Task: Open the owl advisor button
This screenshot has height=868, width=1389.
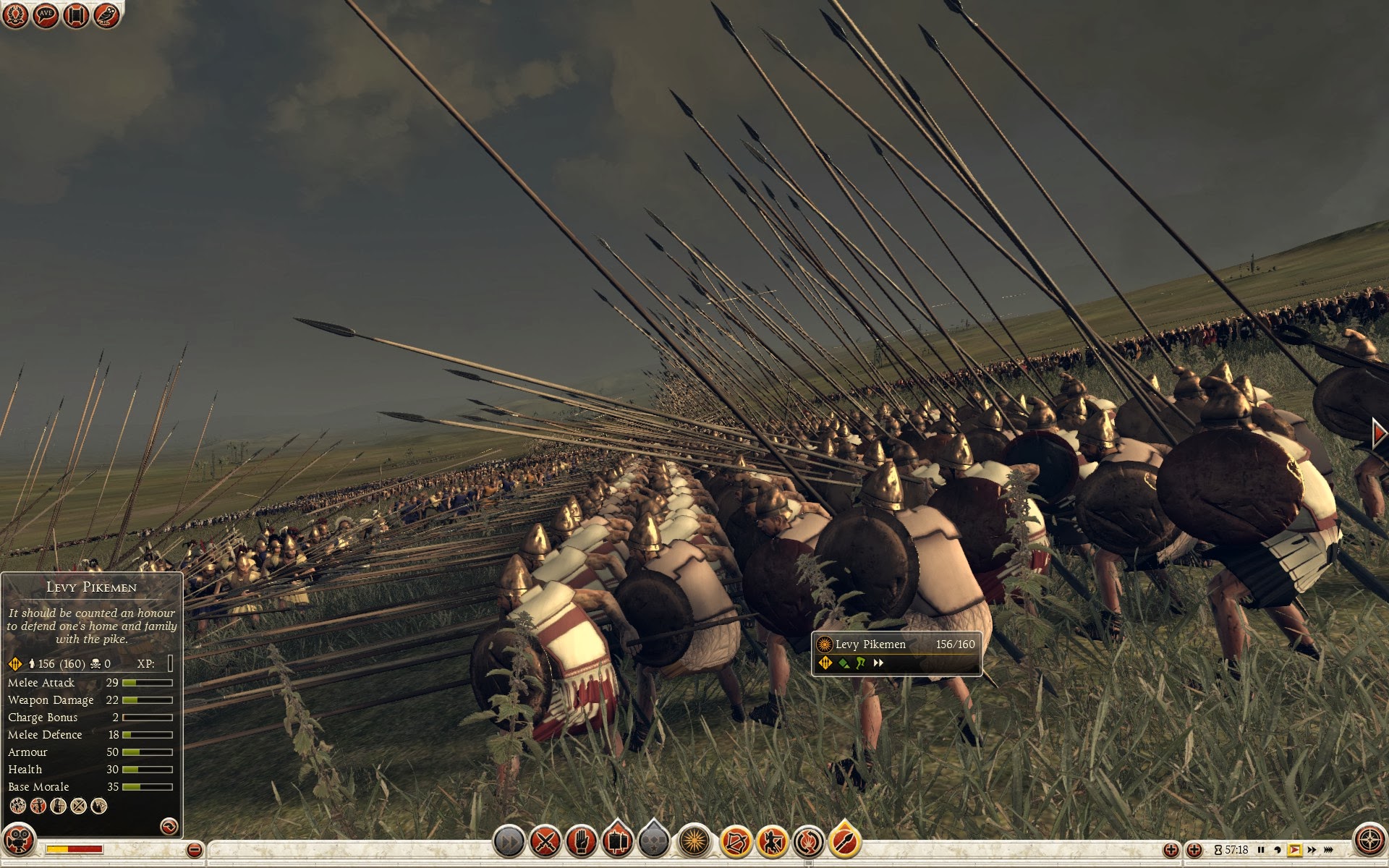Action: (x=106, y=15)
